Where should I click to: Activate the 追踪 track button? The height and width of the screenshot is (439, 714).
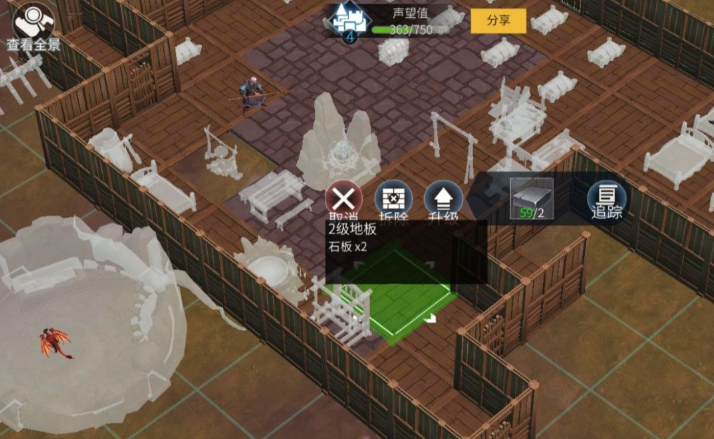pyautogui.click(x=607, y=199)
